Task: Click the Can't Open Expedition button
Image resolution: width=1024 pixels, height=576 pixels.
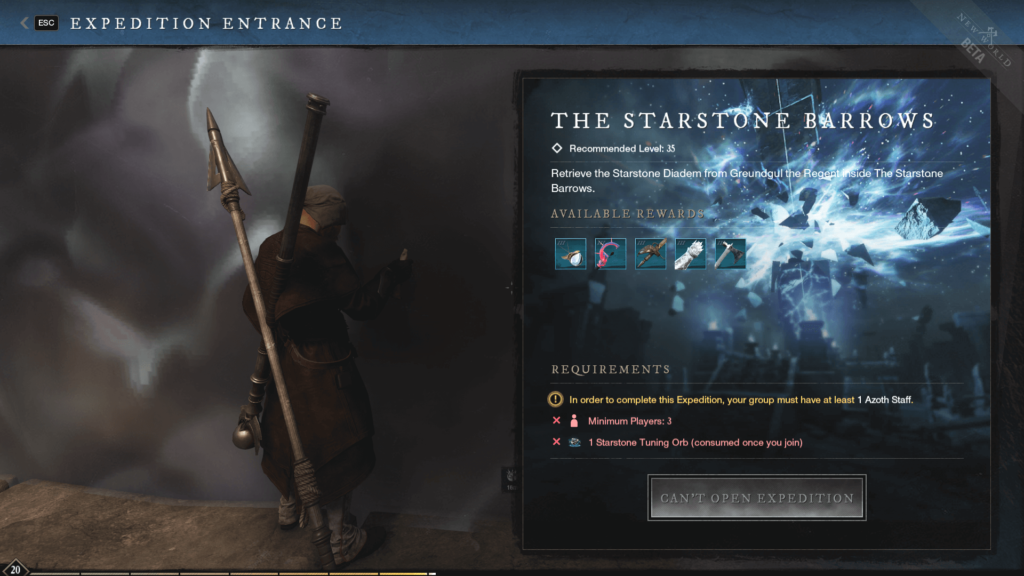Action: point(757,498)
